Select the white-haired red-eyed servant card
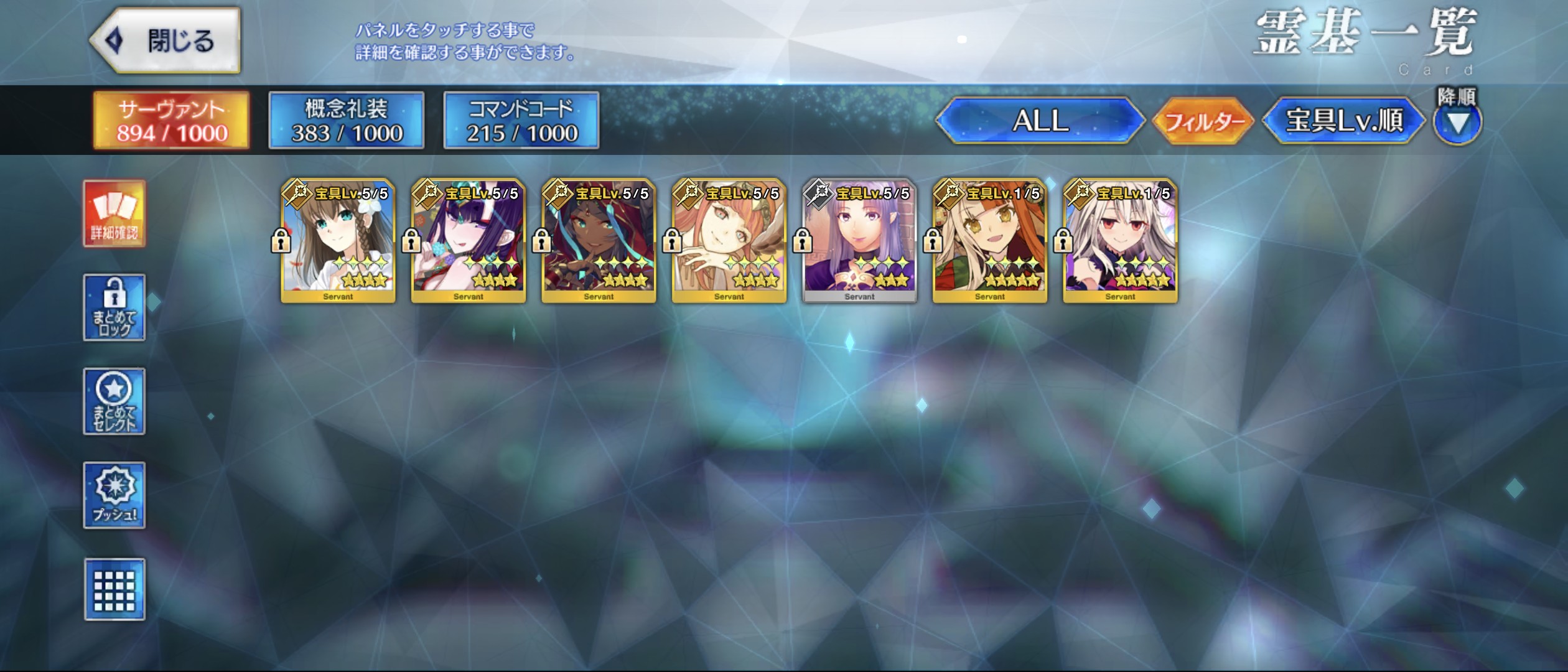The width and height of the screenshot is (1568, 672). [x=1120, y=241]
